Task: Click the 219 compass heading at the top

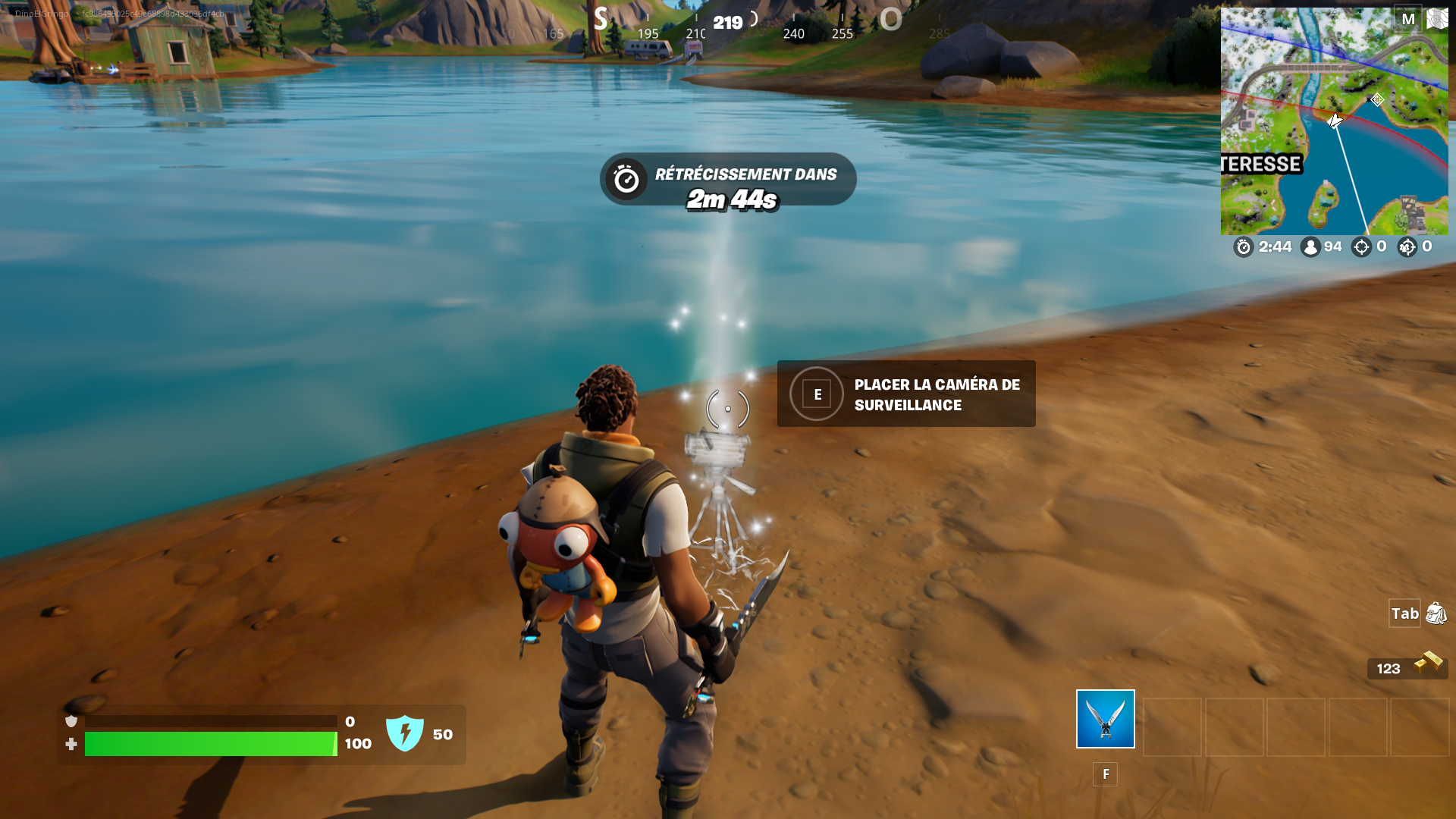Action: pos(727,23)
